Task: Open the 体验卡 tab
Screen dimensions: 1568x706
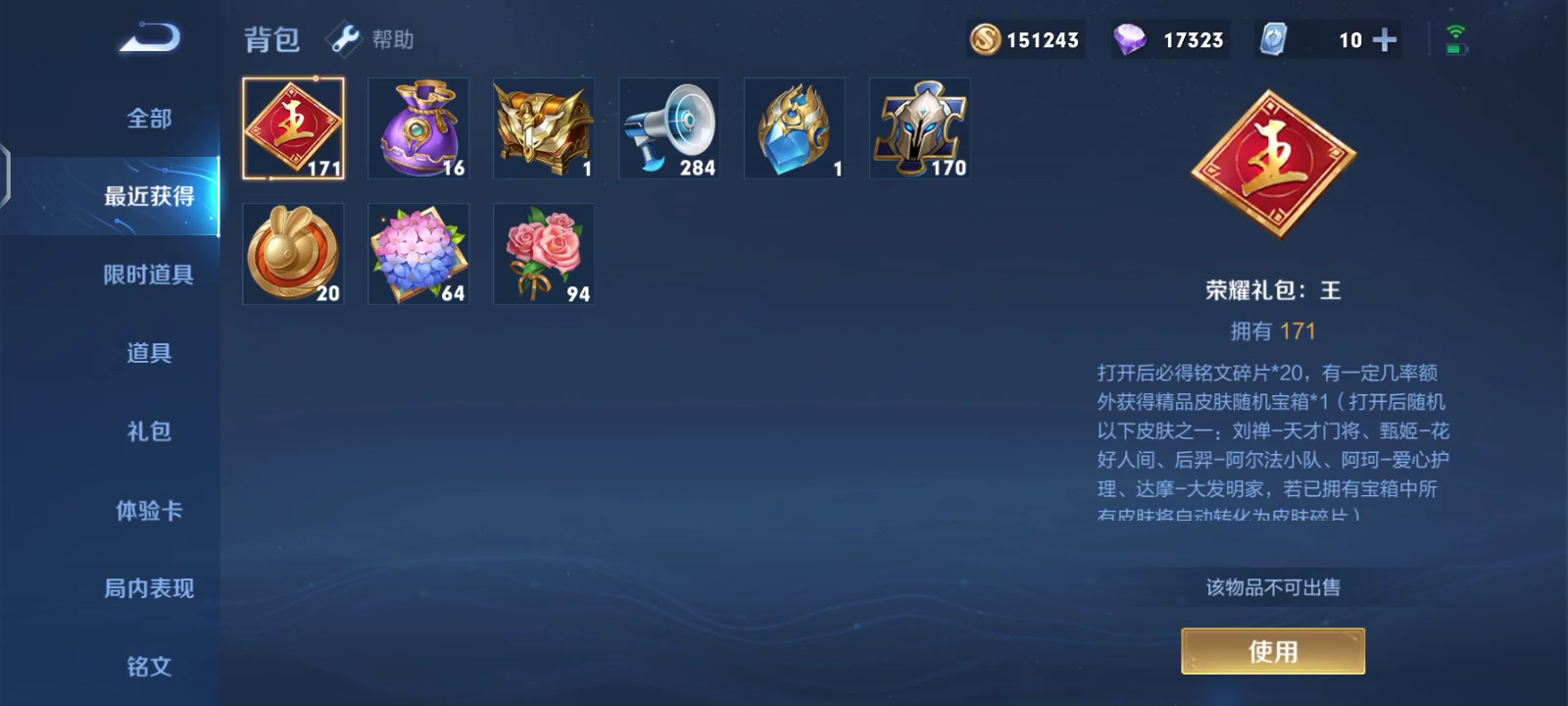Action: pyautogui.click(x=149, y=510)
